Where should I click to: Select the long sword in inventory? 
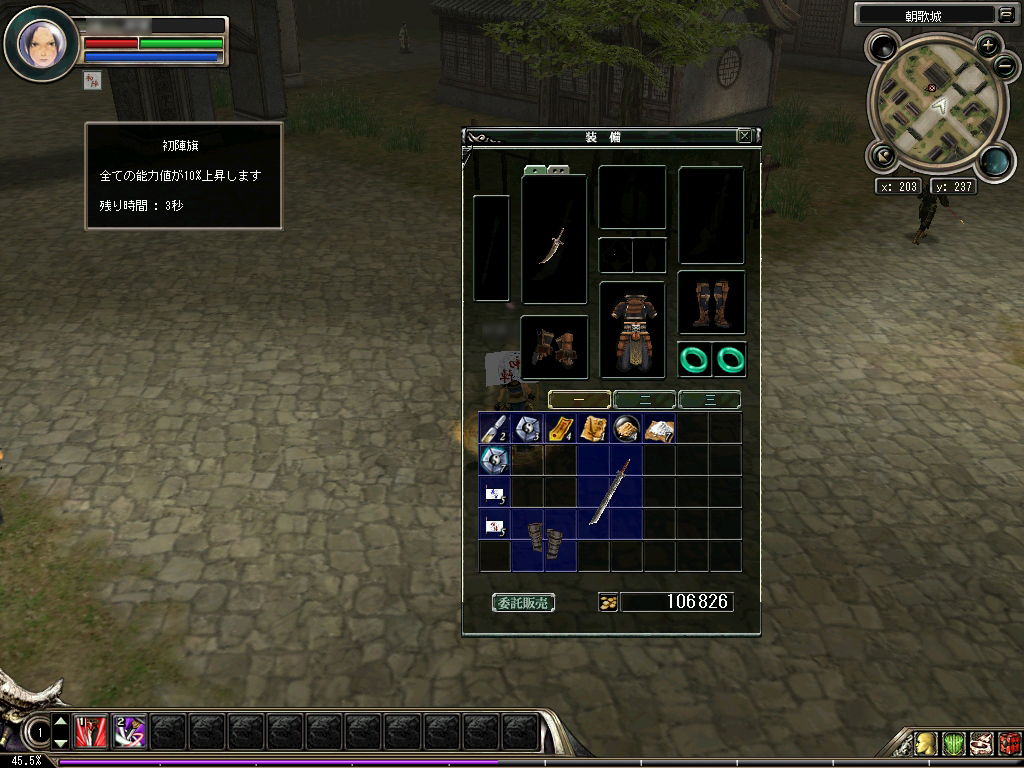coord(610,492)
